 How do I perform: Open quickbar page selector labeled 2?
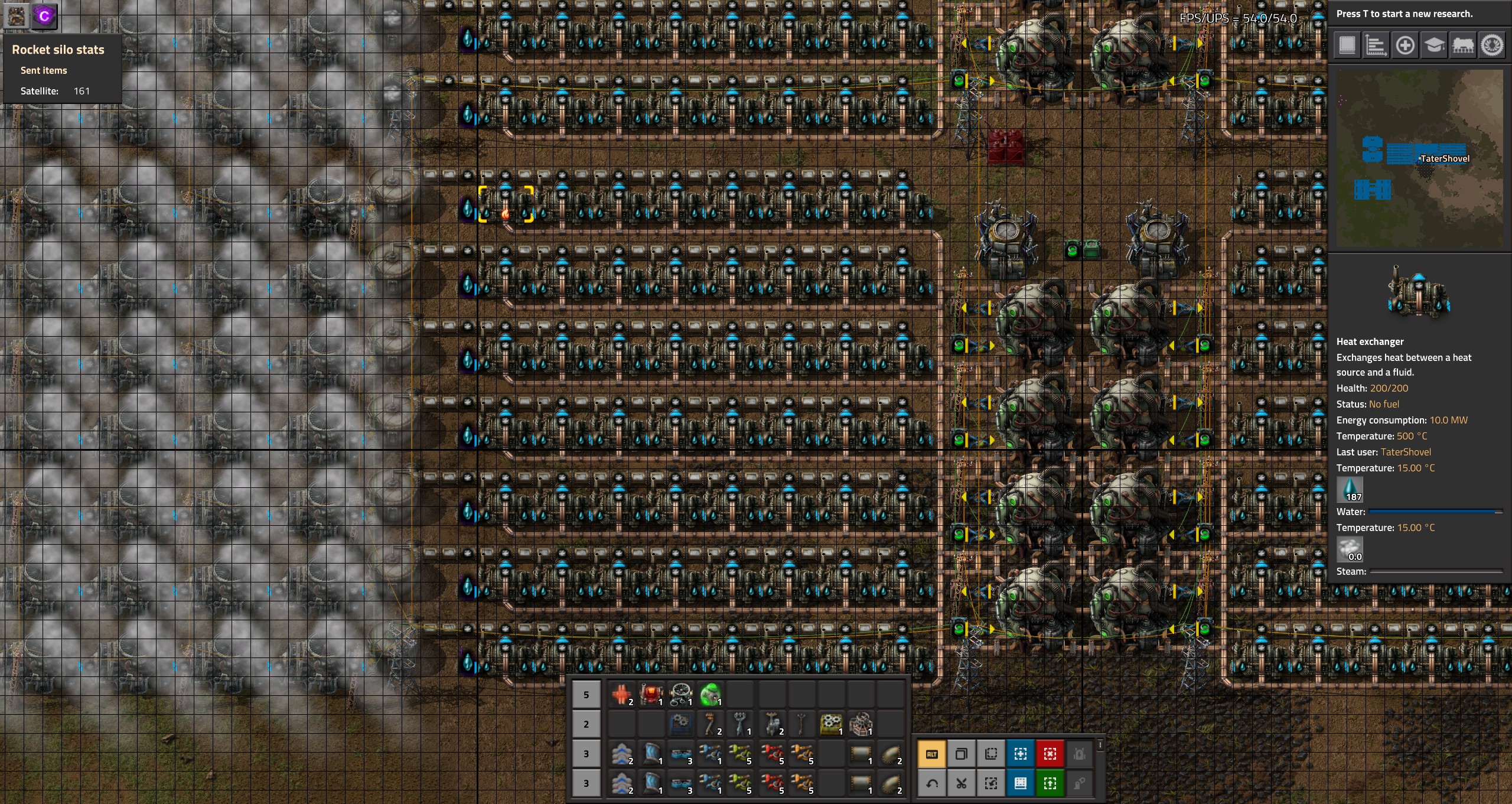(586, 724)
